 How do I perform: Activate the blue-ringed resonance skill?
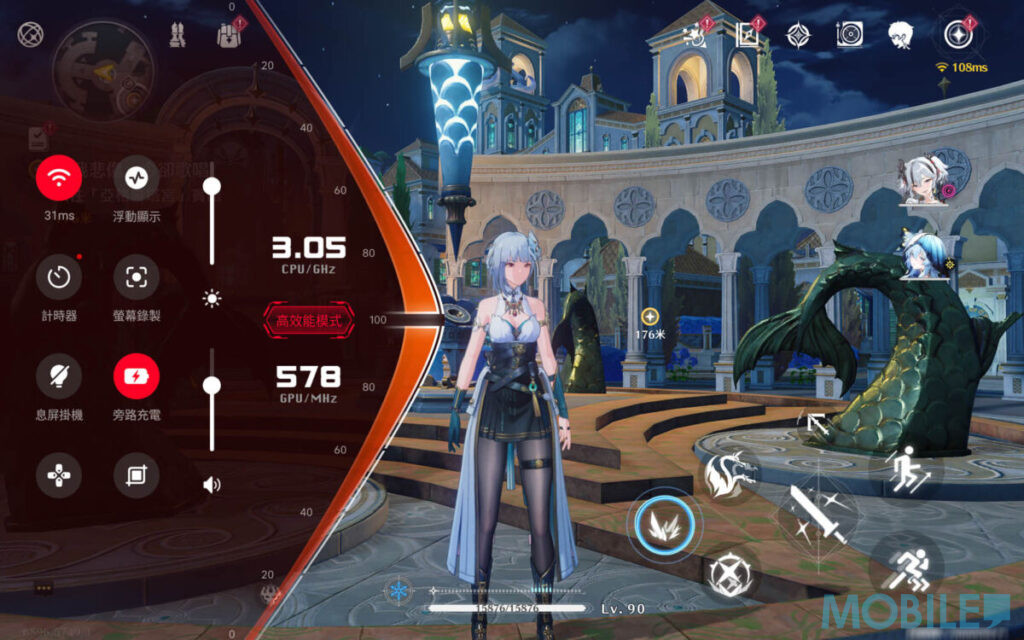[664, 524]
